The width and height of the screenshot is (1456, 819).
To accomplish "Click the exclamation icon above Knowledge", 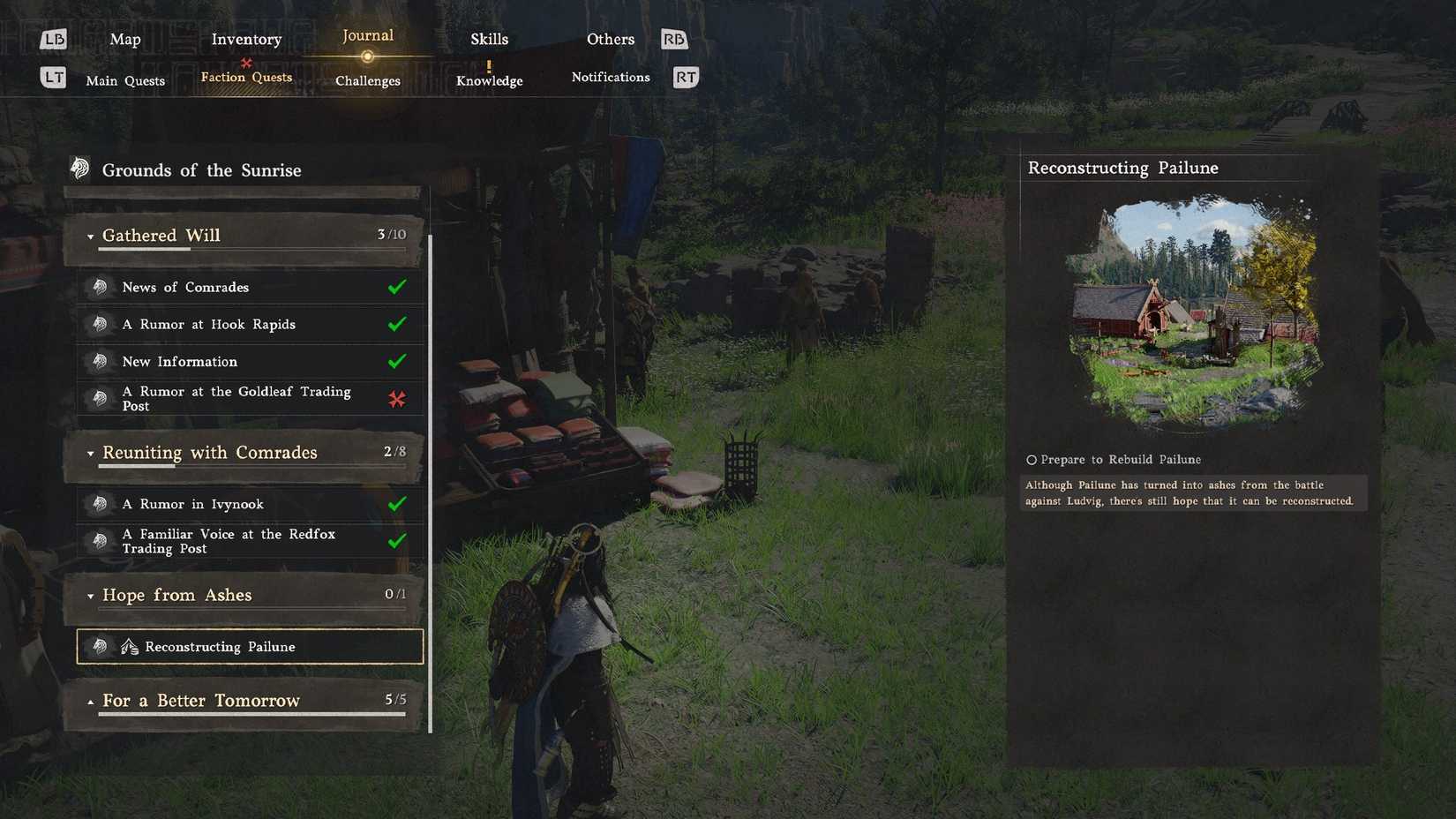I will tap(488, 64).
